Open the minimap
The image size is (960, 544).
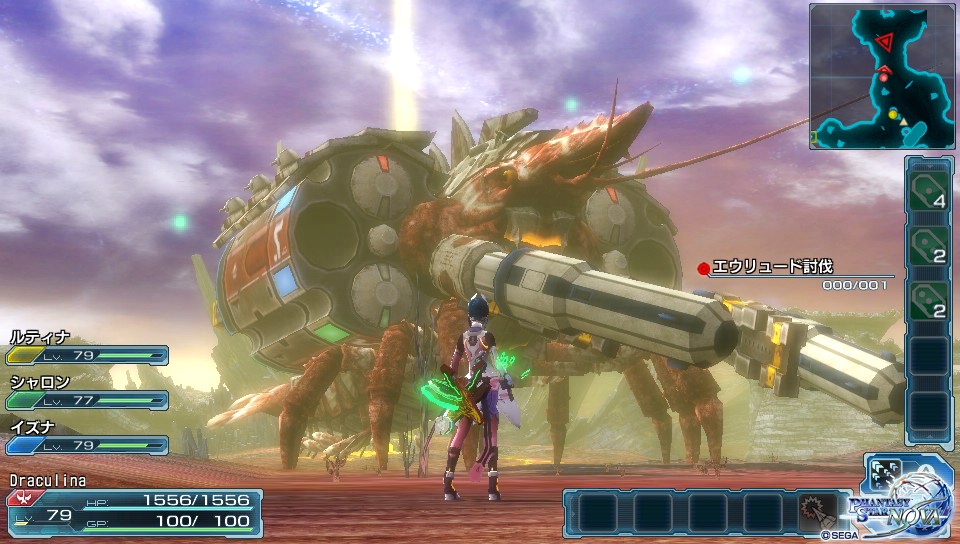point(881,76)
